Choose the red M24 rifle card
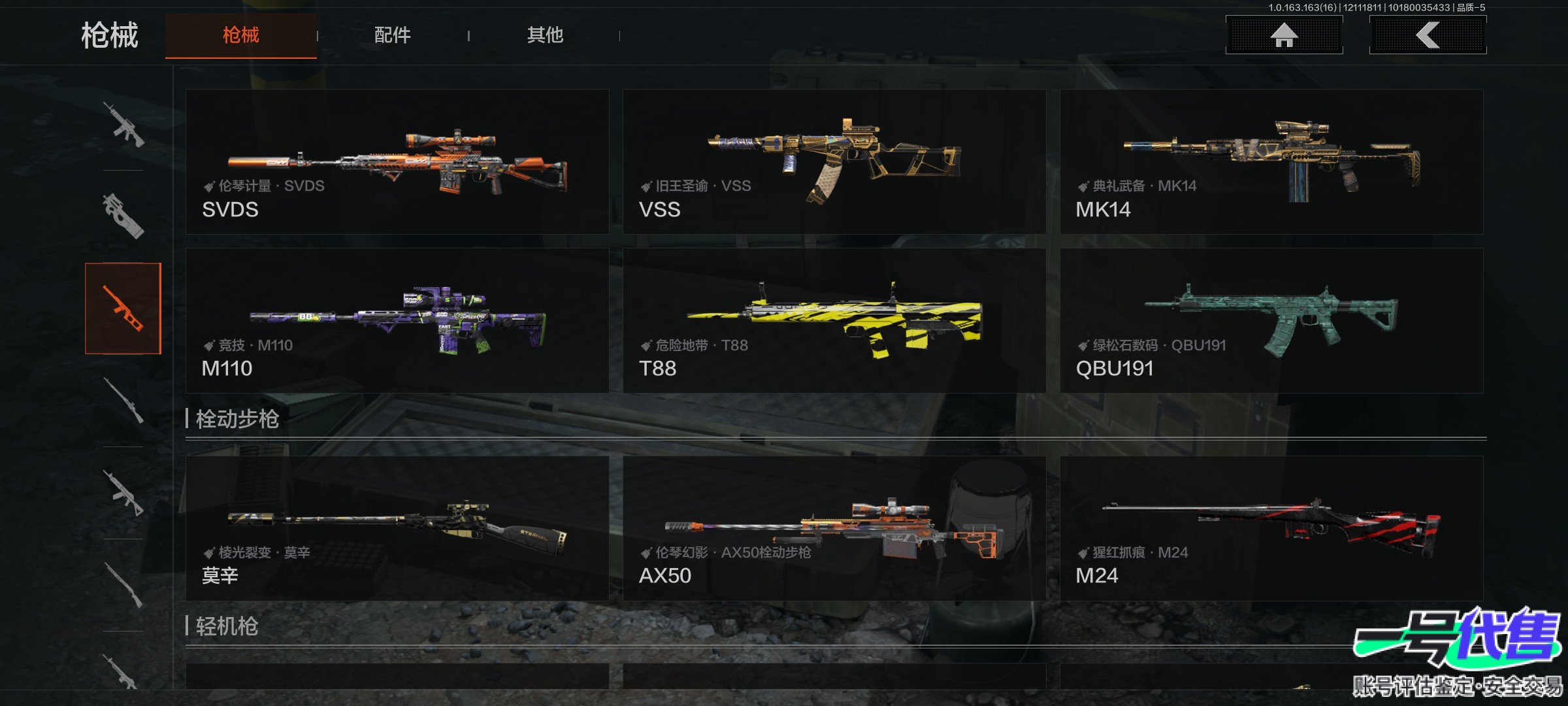 1271,528
